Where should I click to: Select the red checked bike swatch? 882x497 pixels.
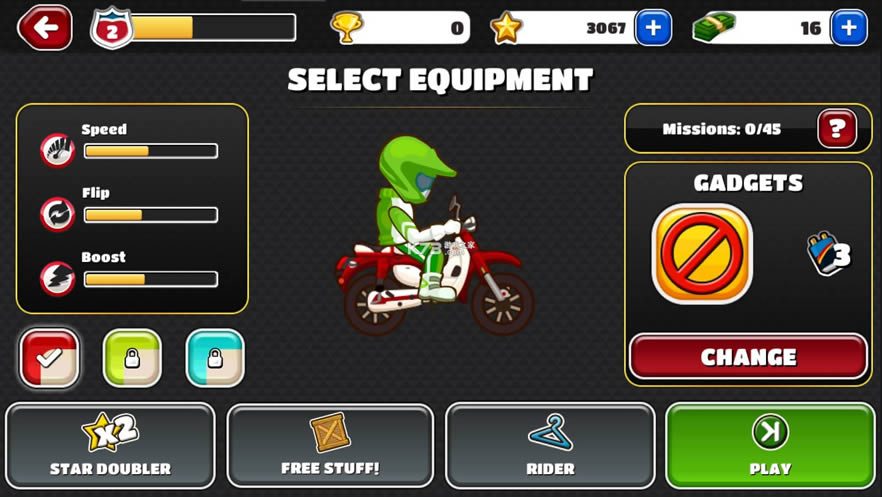point(50,358)
